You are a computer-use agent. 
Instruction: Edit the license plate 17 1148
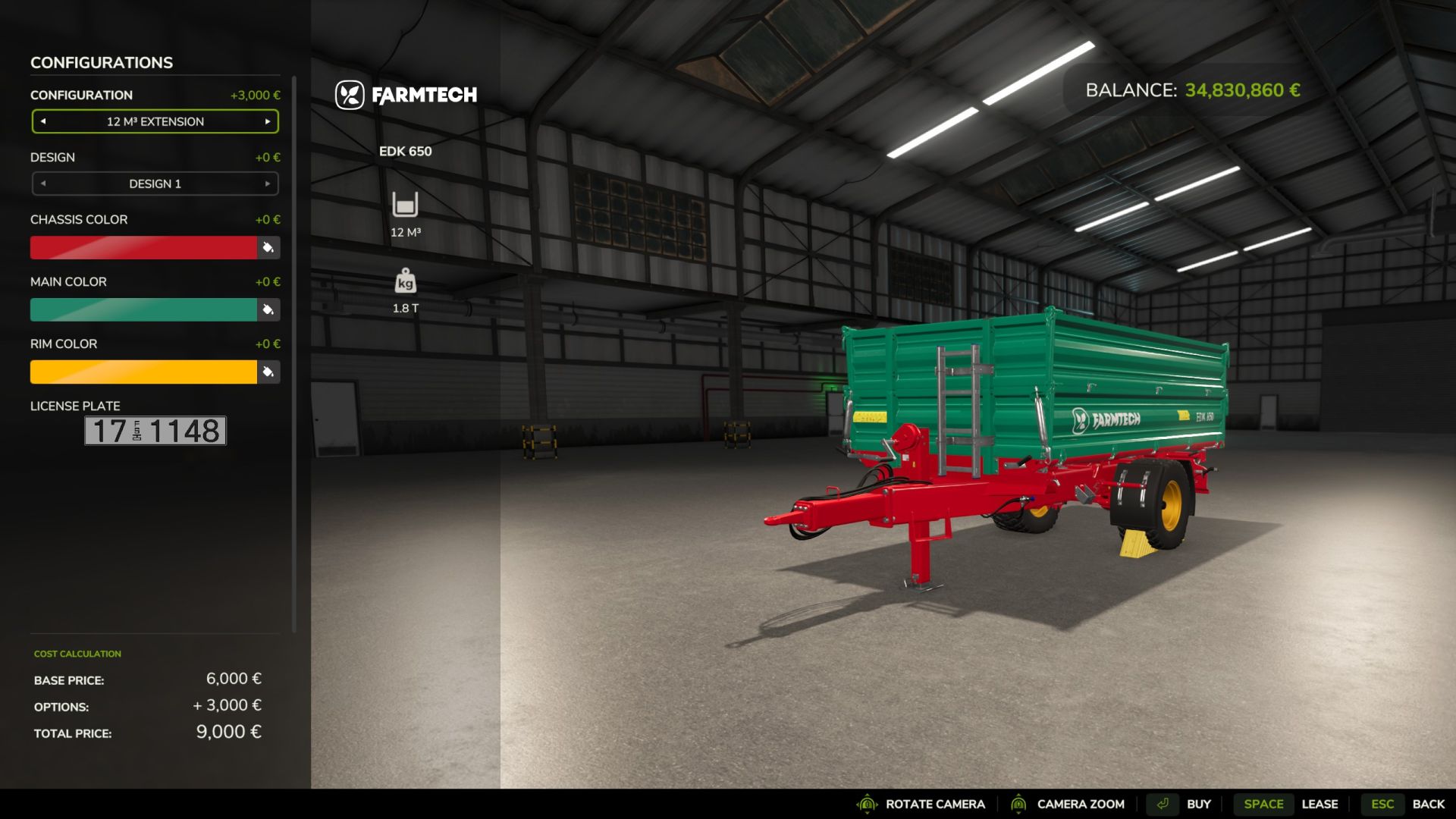coord(155,431)
